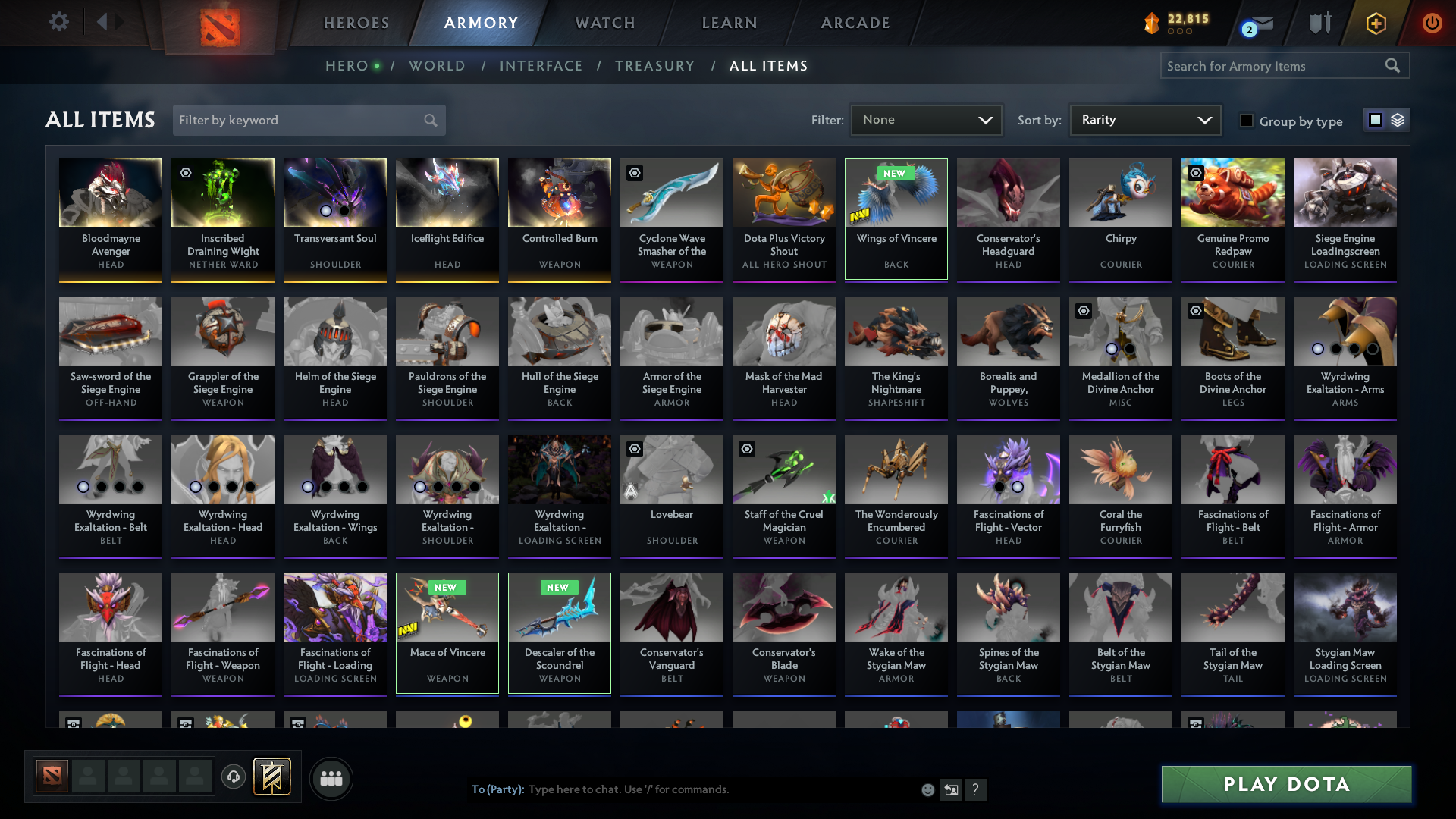Open the Sort by Rarity dropdown

click(1144, 119)
